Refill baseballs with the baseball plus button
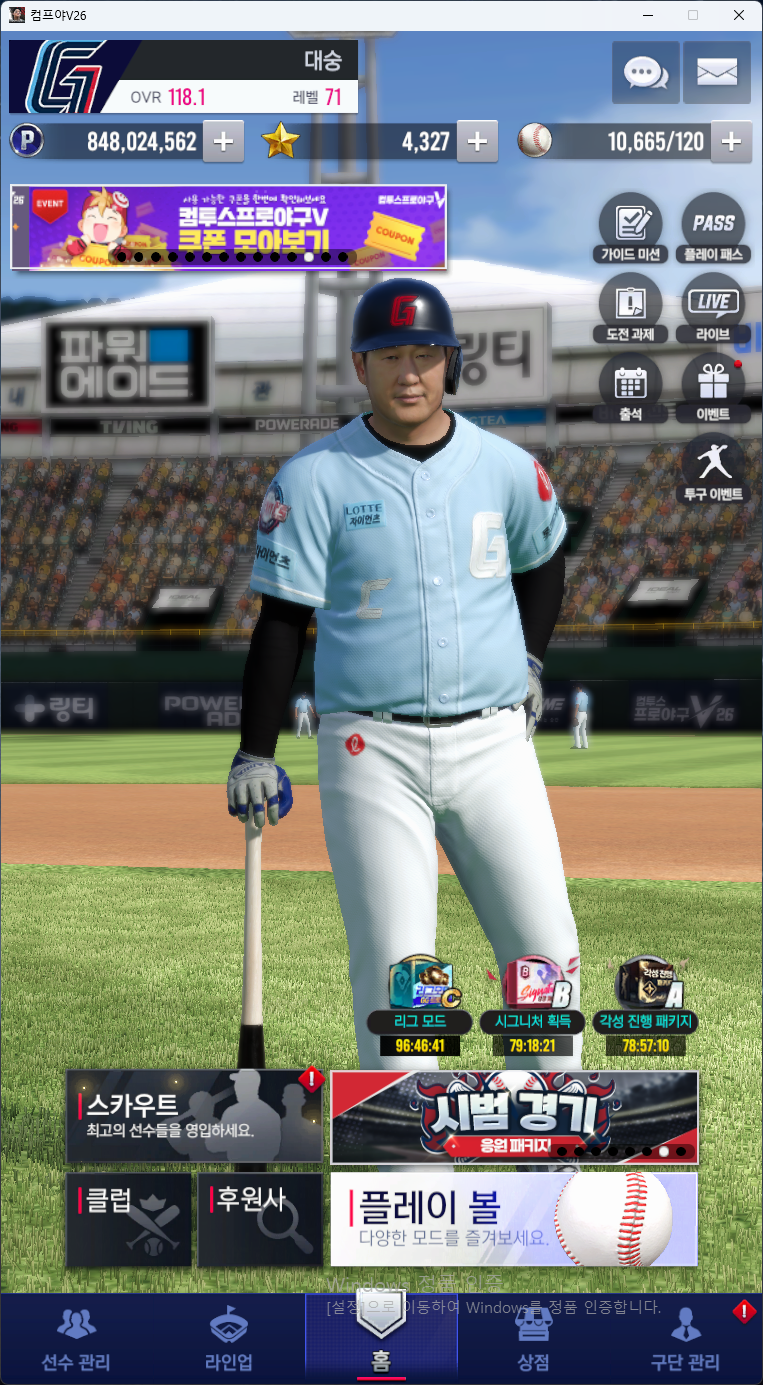763x1385 pixels. [x=731, y=142]
